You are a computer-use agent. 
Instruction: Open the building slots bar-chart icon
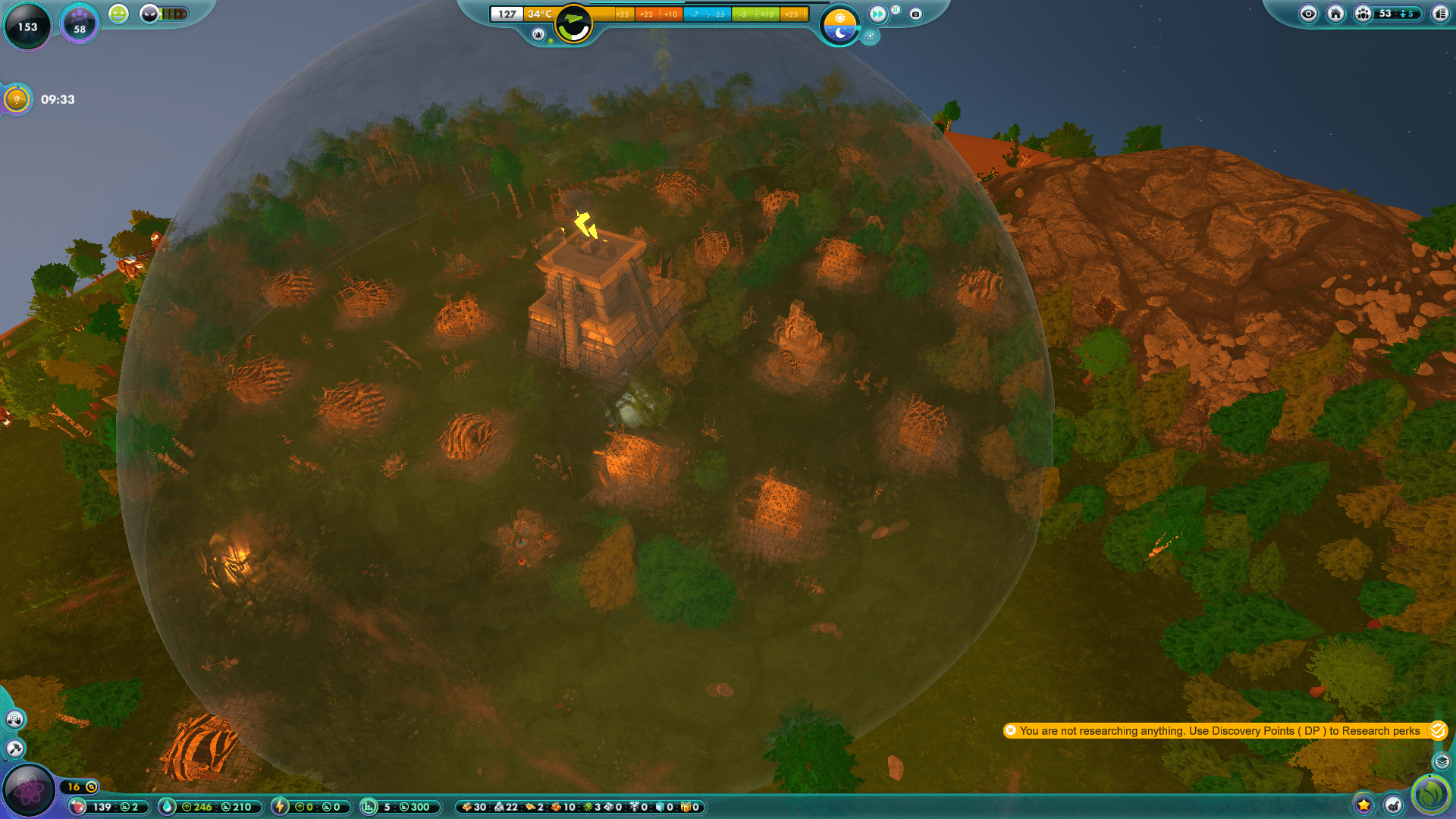367,807
